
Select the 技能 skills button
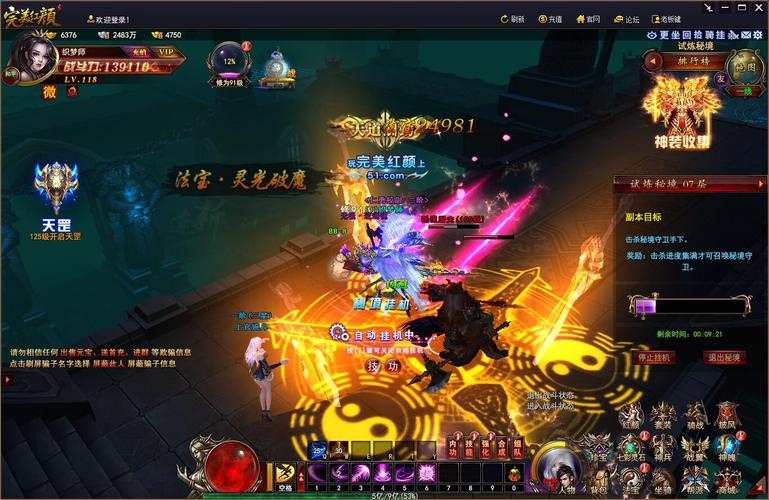pos(470,446)
